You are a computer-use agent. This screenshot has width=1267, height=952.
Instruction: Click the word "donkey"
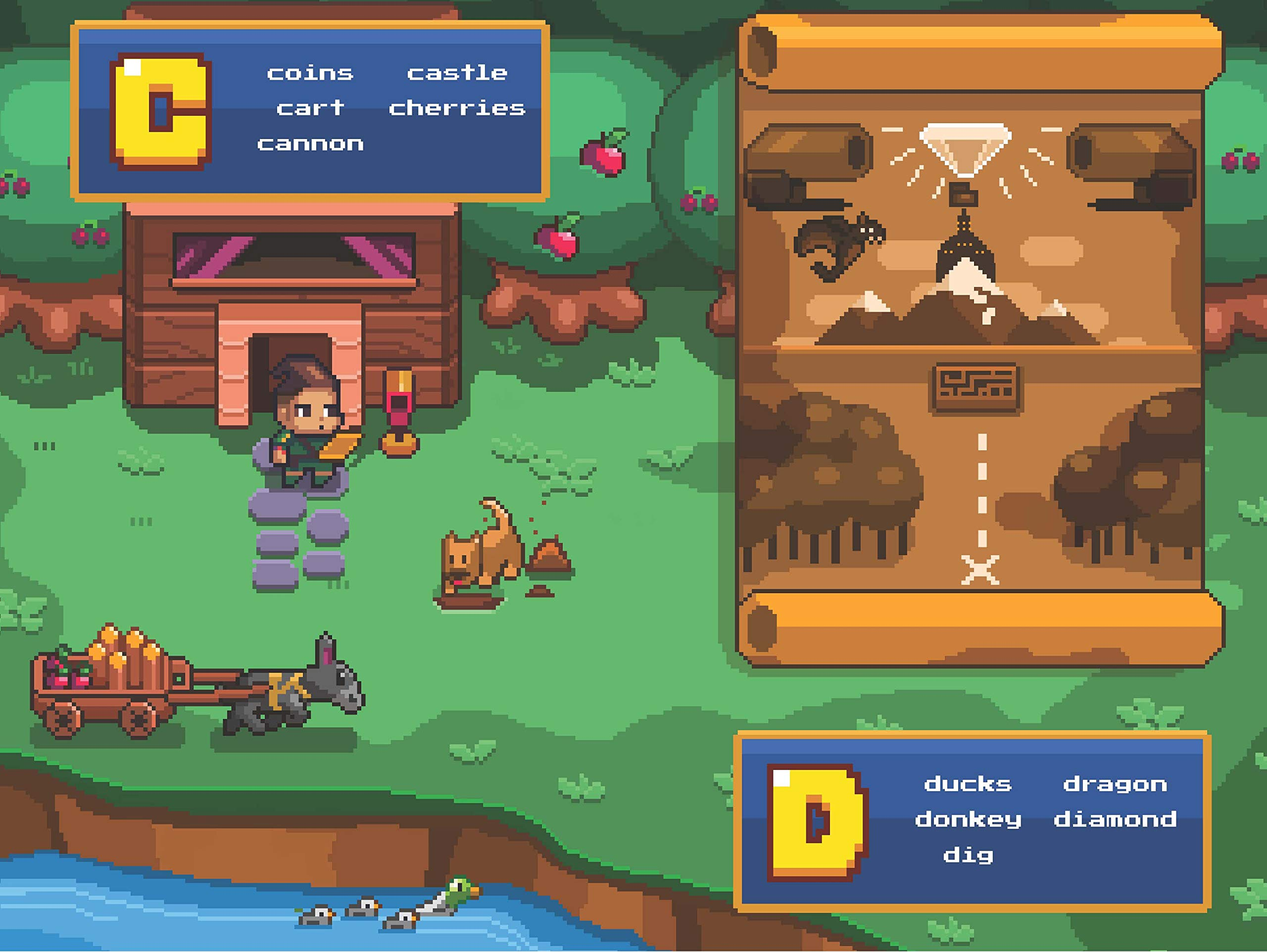point(968,820)
